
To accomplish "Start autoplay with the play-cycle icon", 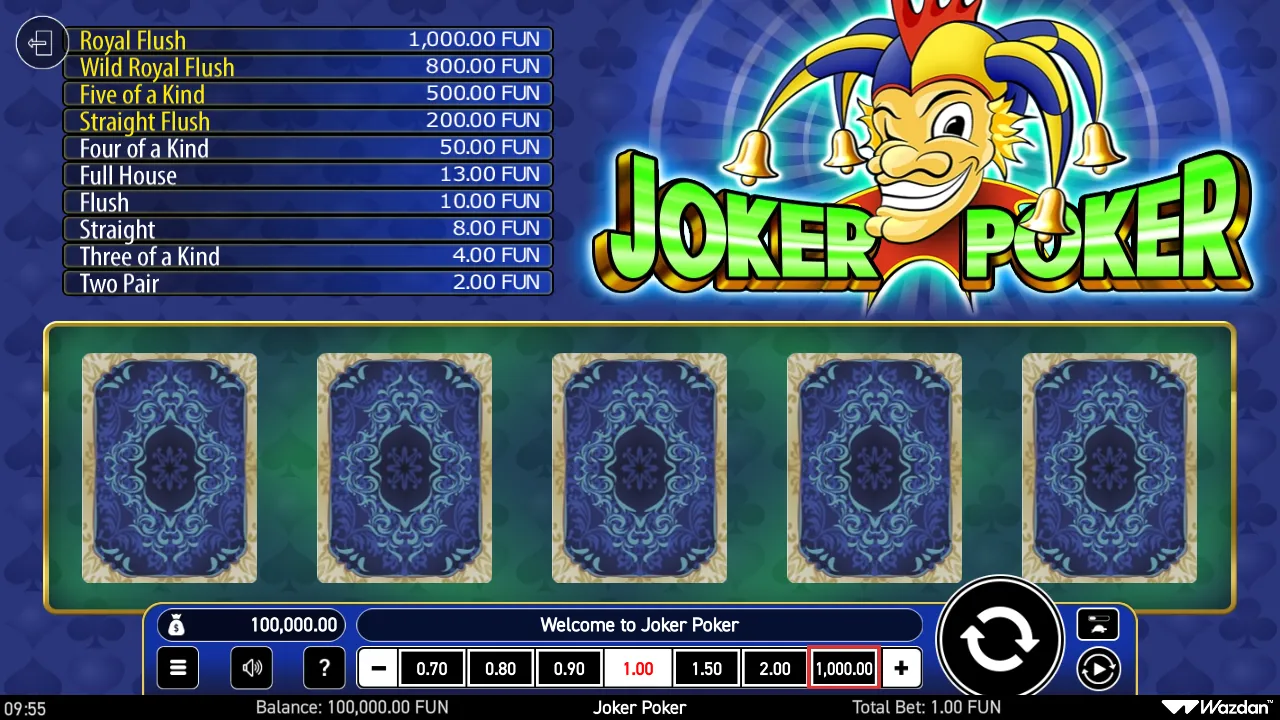I will pos(1098,668).
